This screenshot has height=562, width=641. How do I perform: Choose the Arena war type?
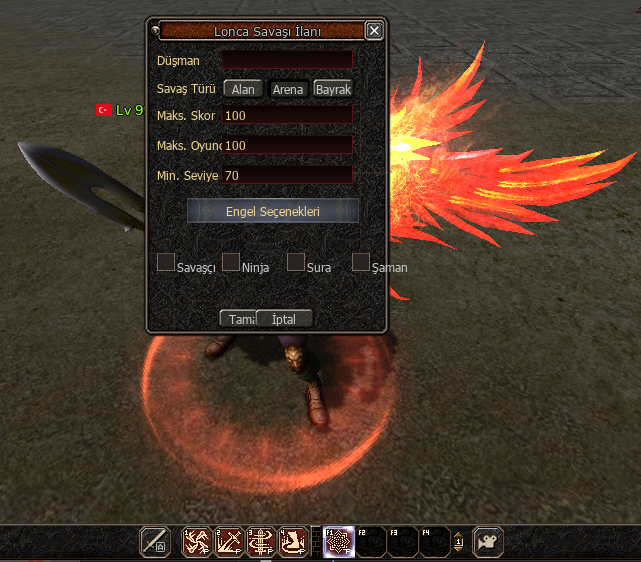[288, 89]
